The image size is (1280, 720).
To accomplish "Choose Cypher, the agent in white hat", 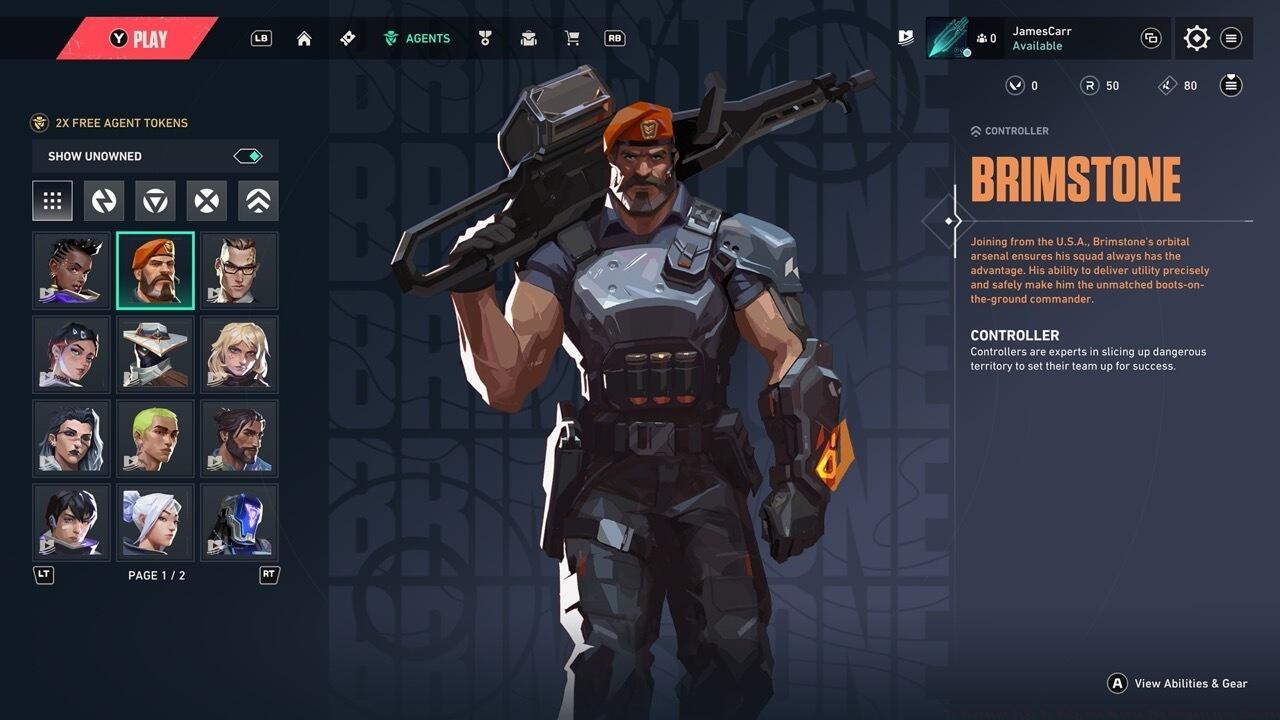I will 155,355.
